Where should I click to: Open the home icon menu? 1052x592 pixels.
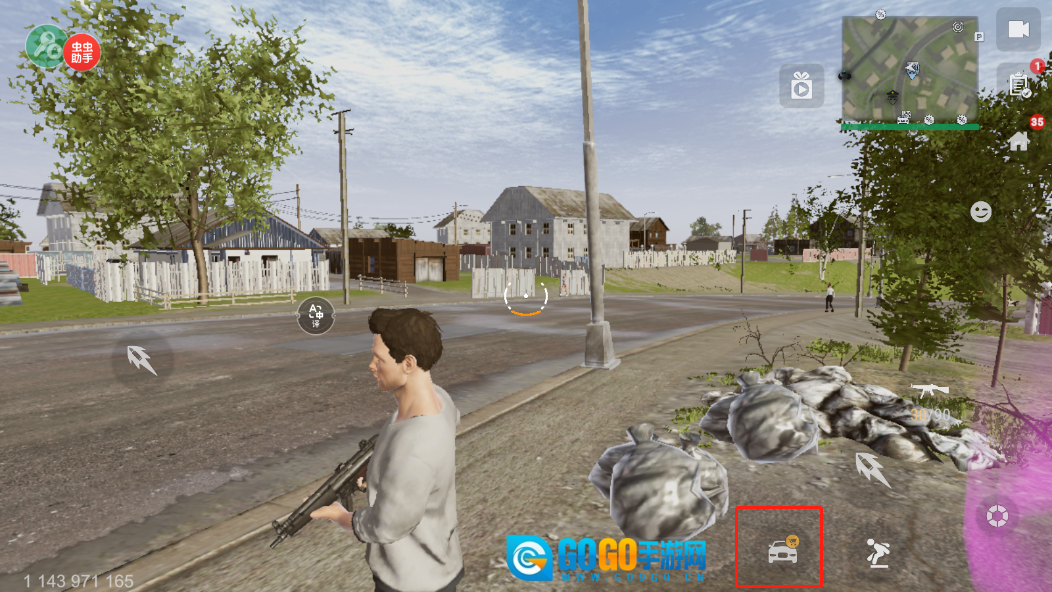click(x=1019, y=141)
